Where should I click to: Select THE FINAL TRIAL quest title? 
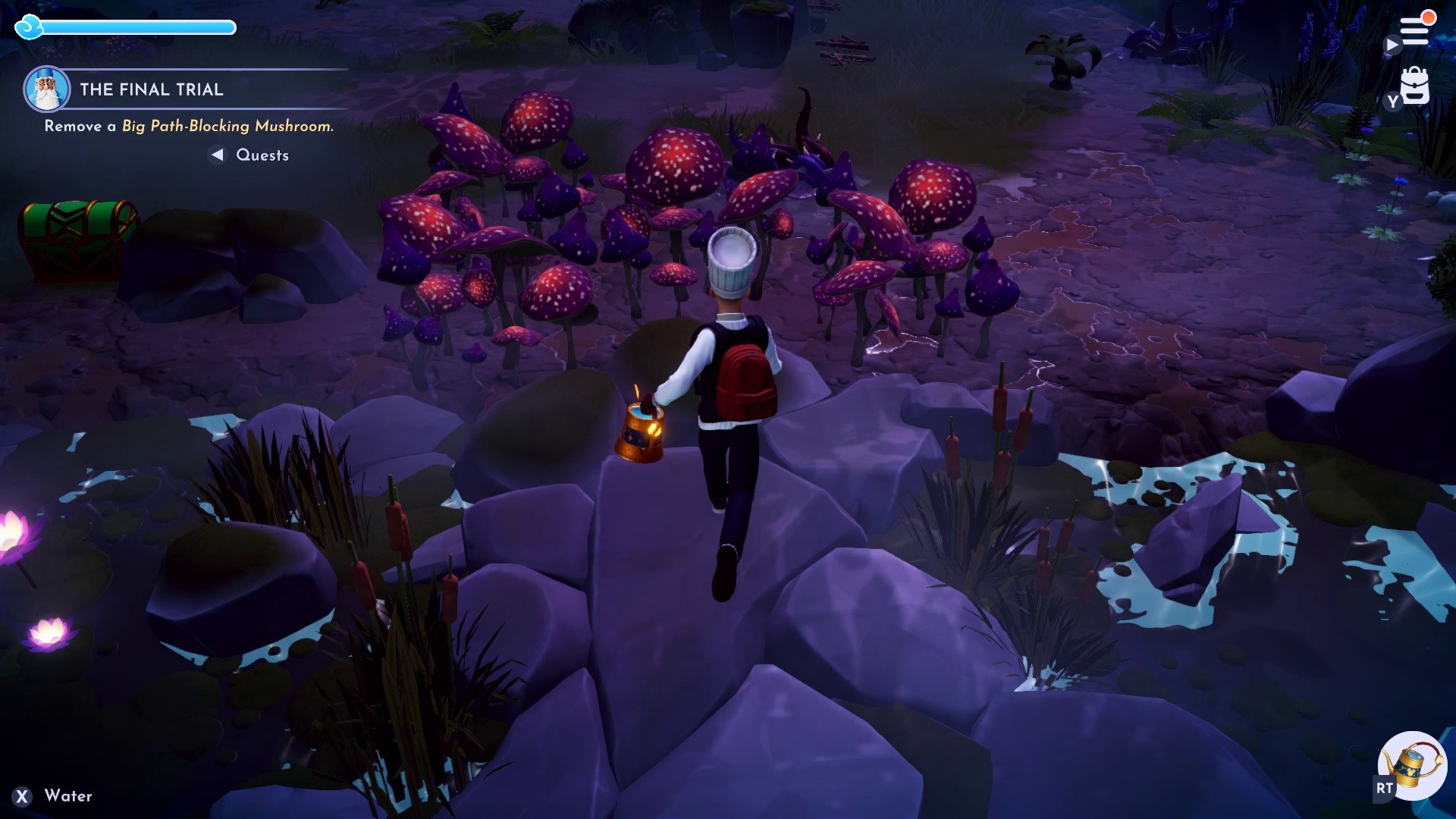click(x=151, y=89)
